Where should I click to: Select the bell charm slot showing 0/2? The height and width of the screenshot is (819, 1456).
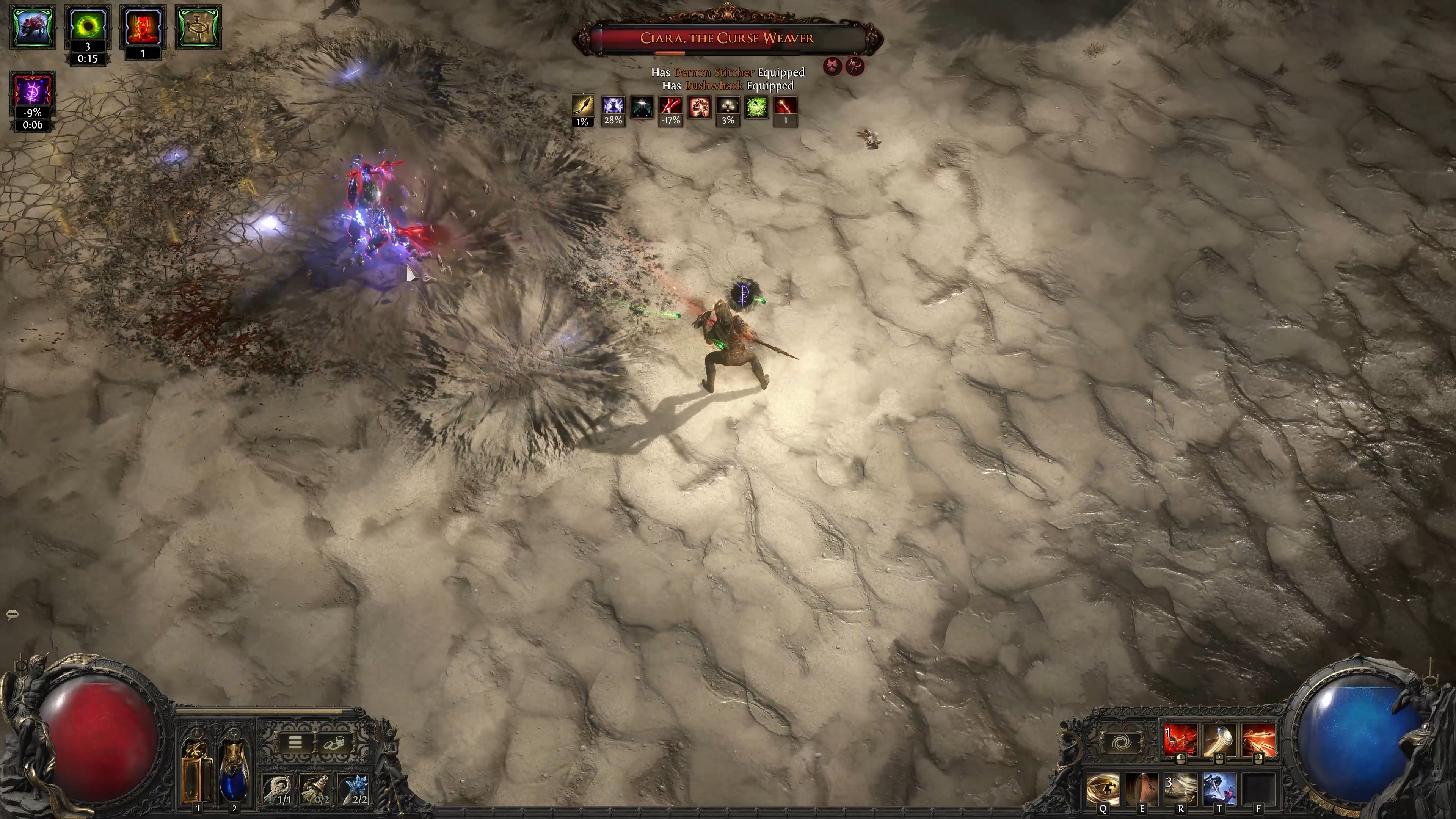(316, 789)
